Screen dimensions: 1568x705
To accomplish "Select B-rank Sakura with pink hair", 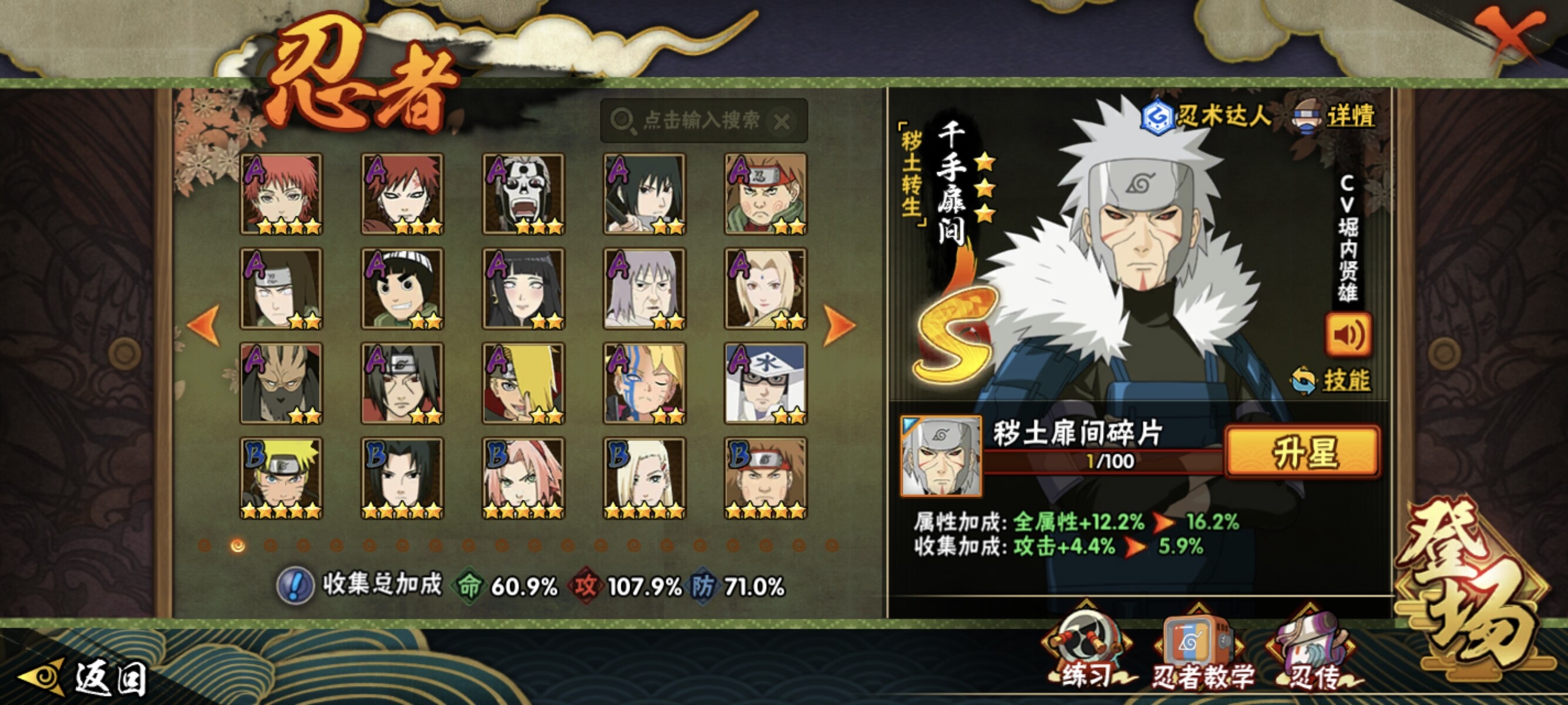I will 523,478.
